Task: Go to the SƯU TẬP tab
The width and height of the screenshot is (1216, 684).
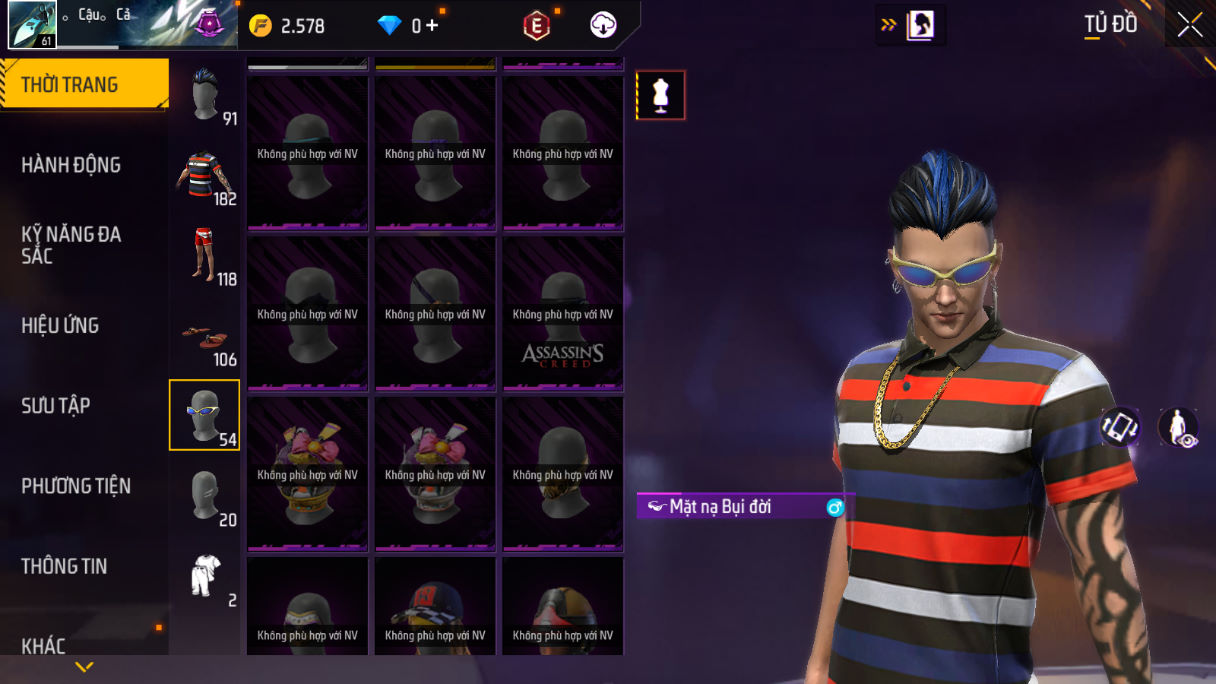Action: (56, 405)
